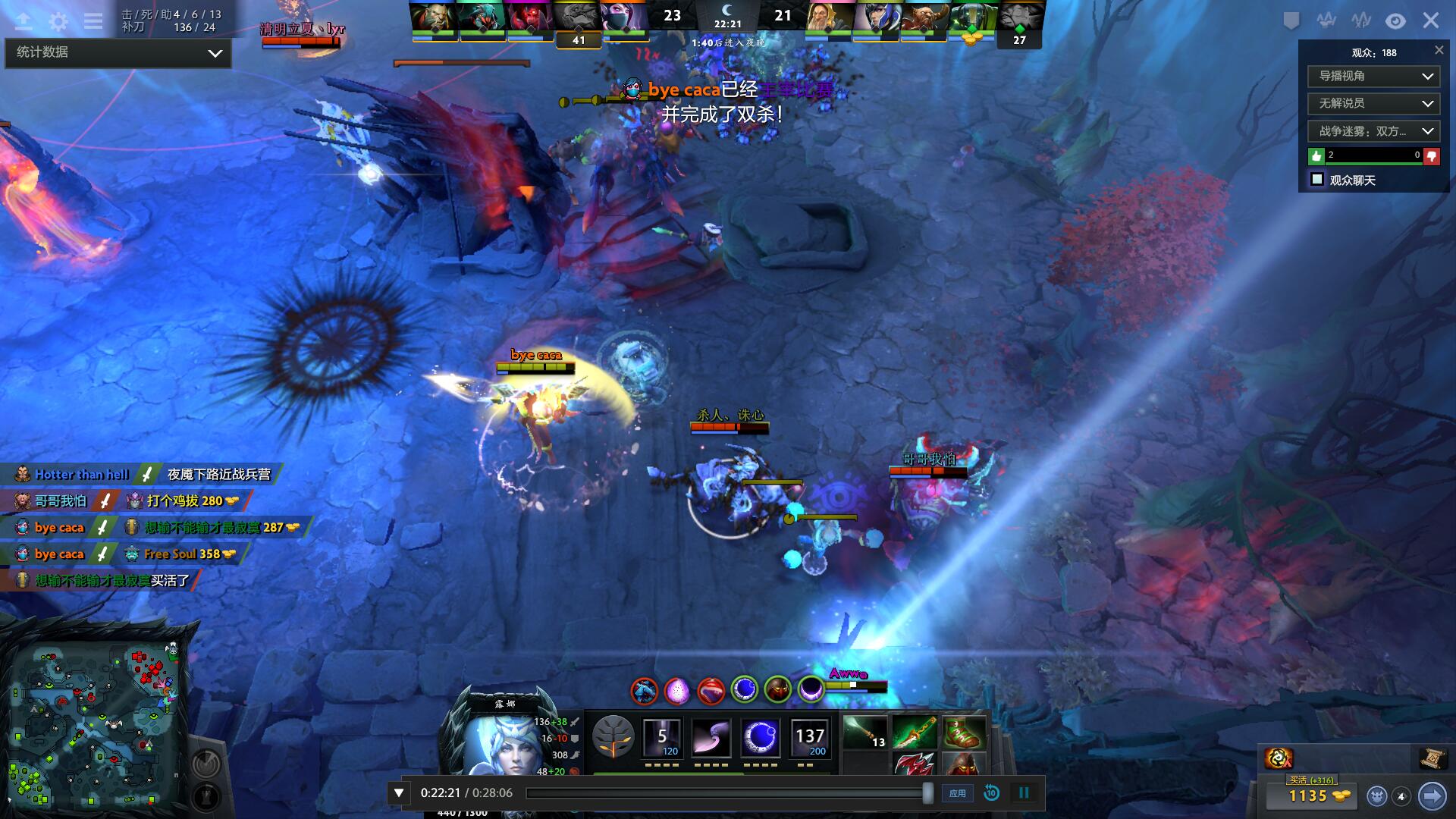Click the share/upload replay icon top-left

coord(23,21)
